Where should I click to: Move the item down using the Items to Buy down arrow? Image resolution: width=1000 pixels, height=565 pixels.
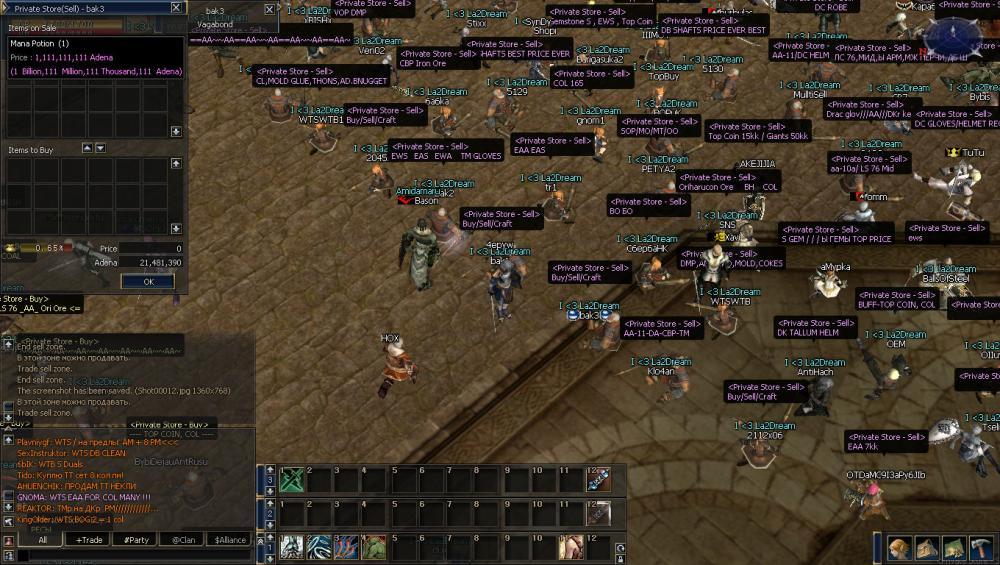(100, 148)
